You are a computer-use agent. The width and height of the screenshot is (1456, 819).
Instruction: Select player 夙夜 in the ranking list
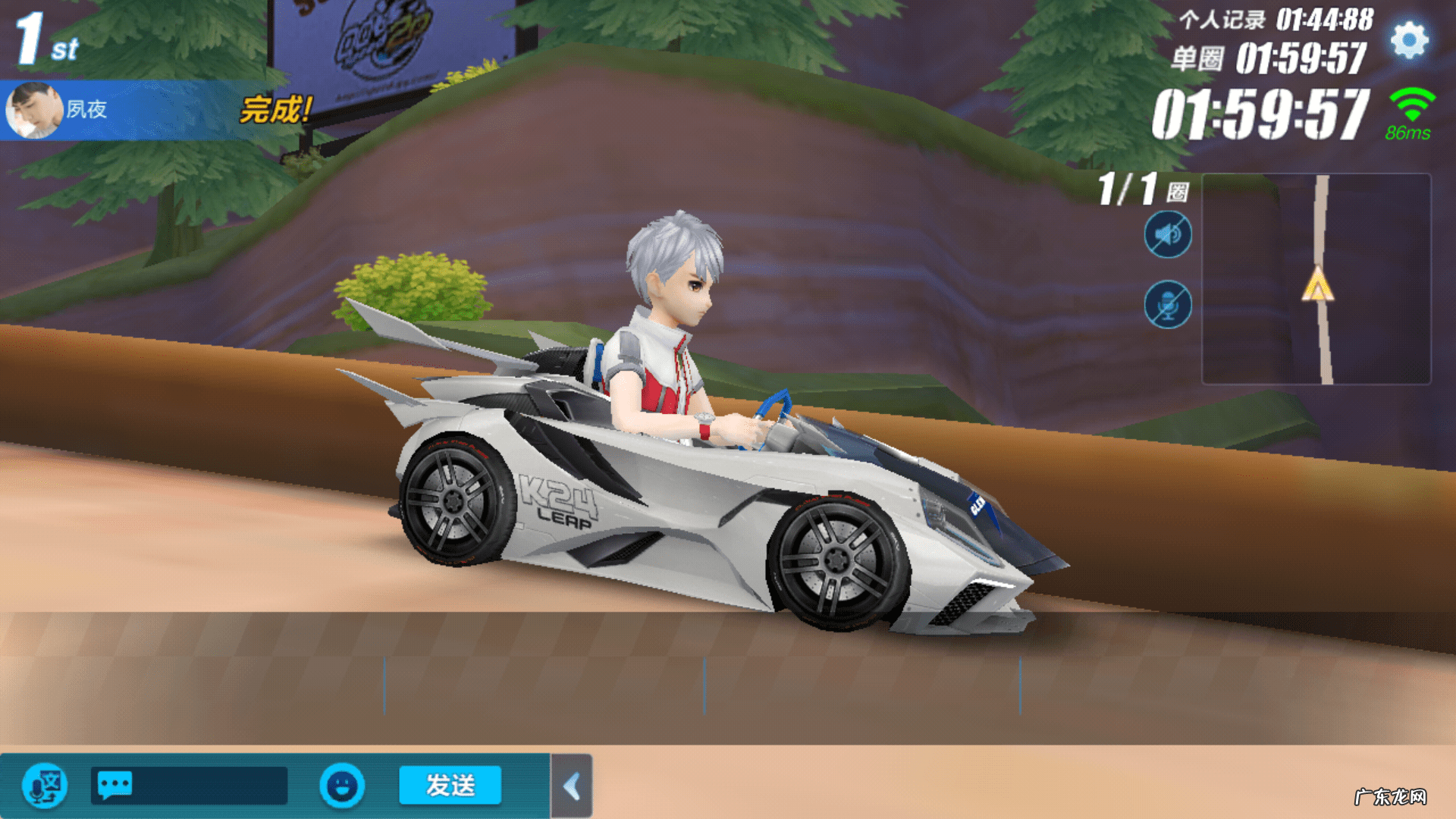point(136,110)
